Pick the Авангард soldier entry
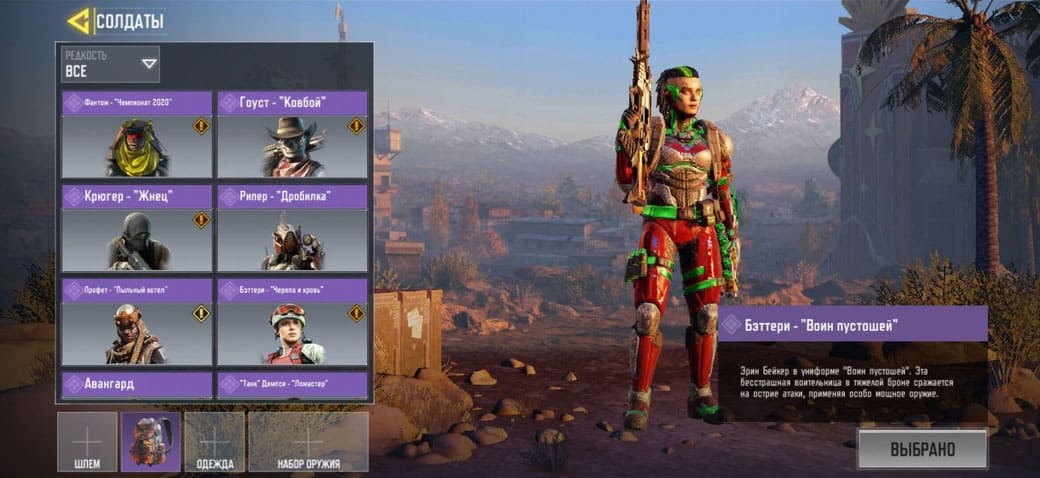This screenshot has height=478, width=1040. tap(137, 384)
